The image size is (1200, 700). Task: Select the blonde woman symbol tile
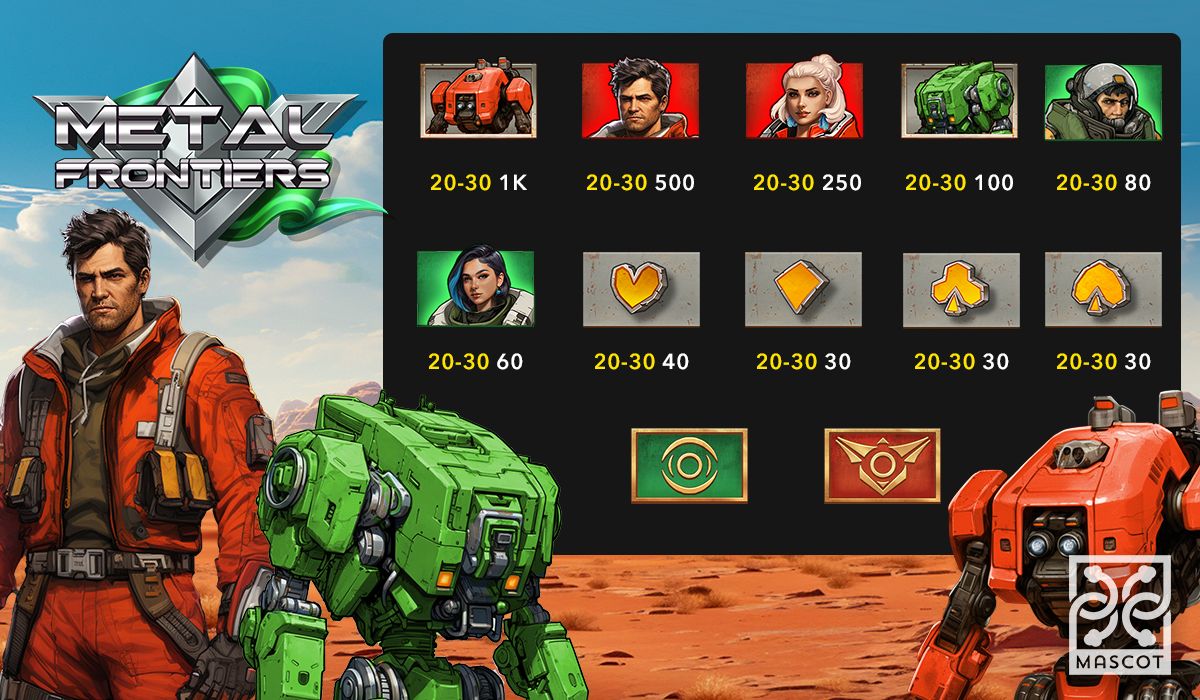(x=804, y=100)
